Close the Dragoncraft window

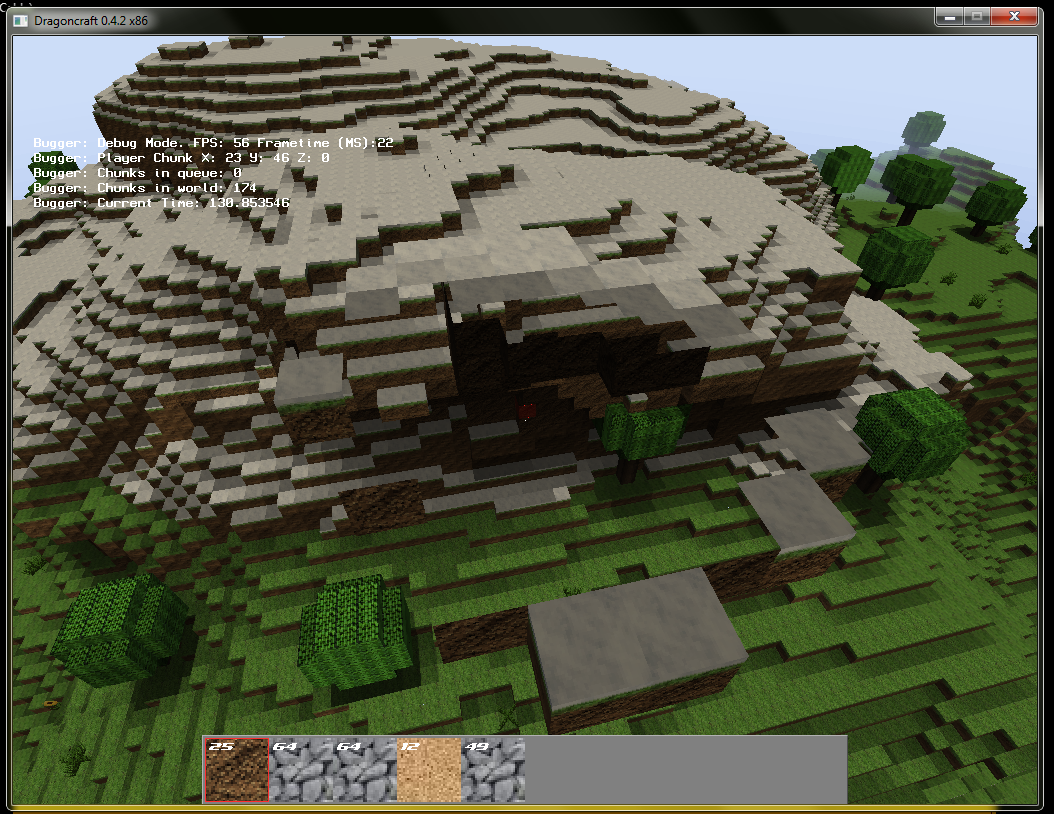point(1013,17)
